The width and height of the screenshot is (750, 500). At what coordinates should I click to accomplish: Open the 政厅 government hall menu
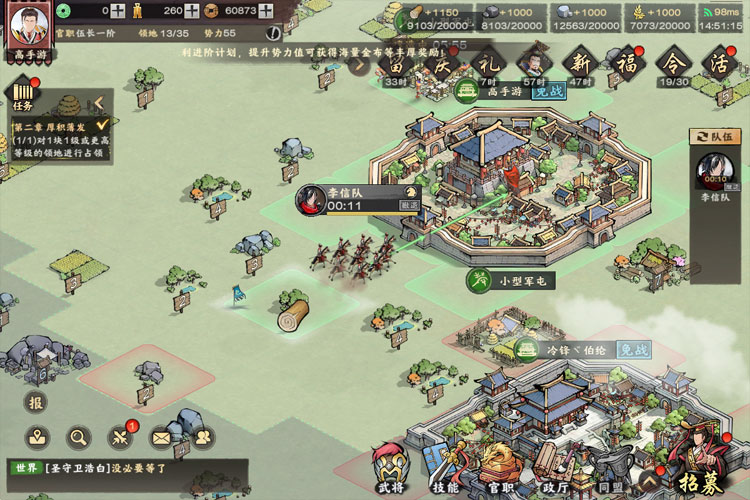556,472
